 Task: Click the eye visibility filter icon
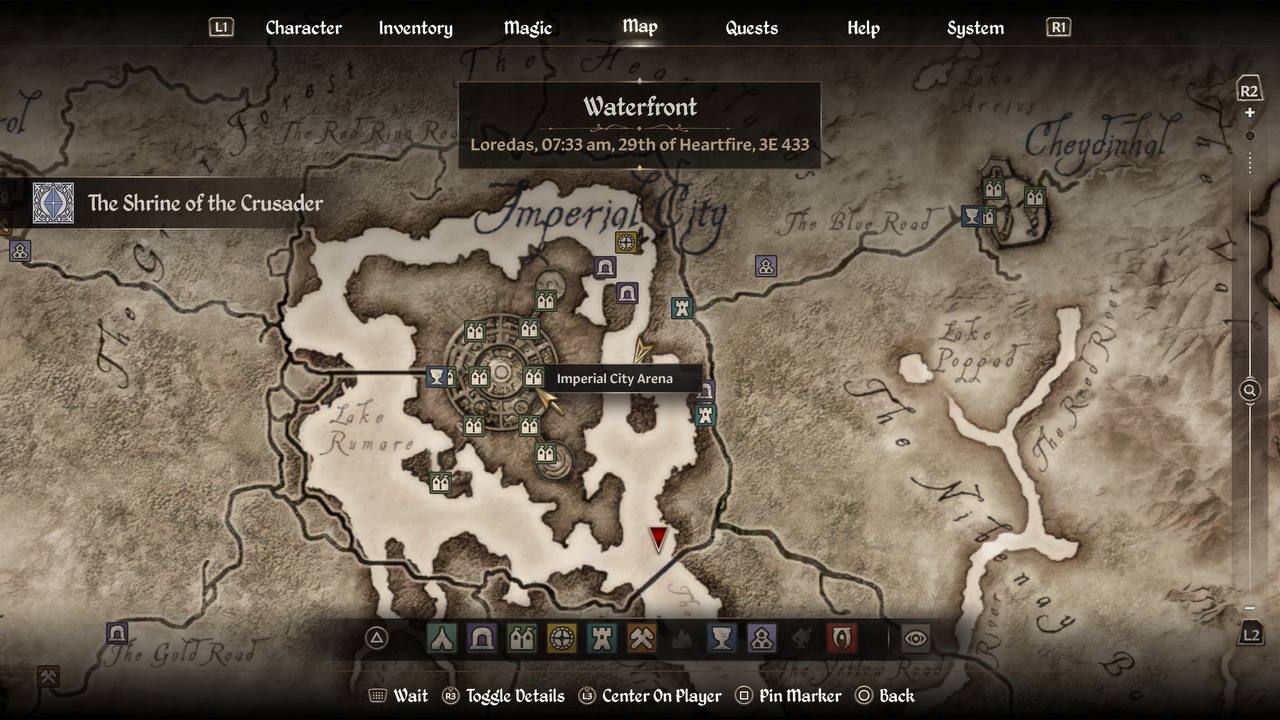(x=915, y=638)
